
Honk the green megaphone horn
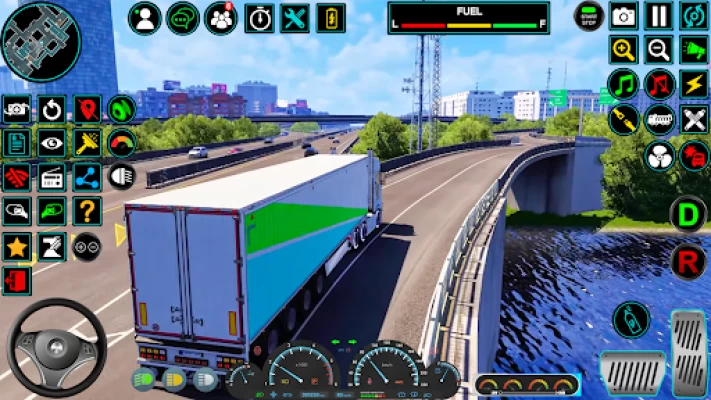point(693,49)
